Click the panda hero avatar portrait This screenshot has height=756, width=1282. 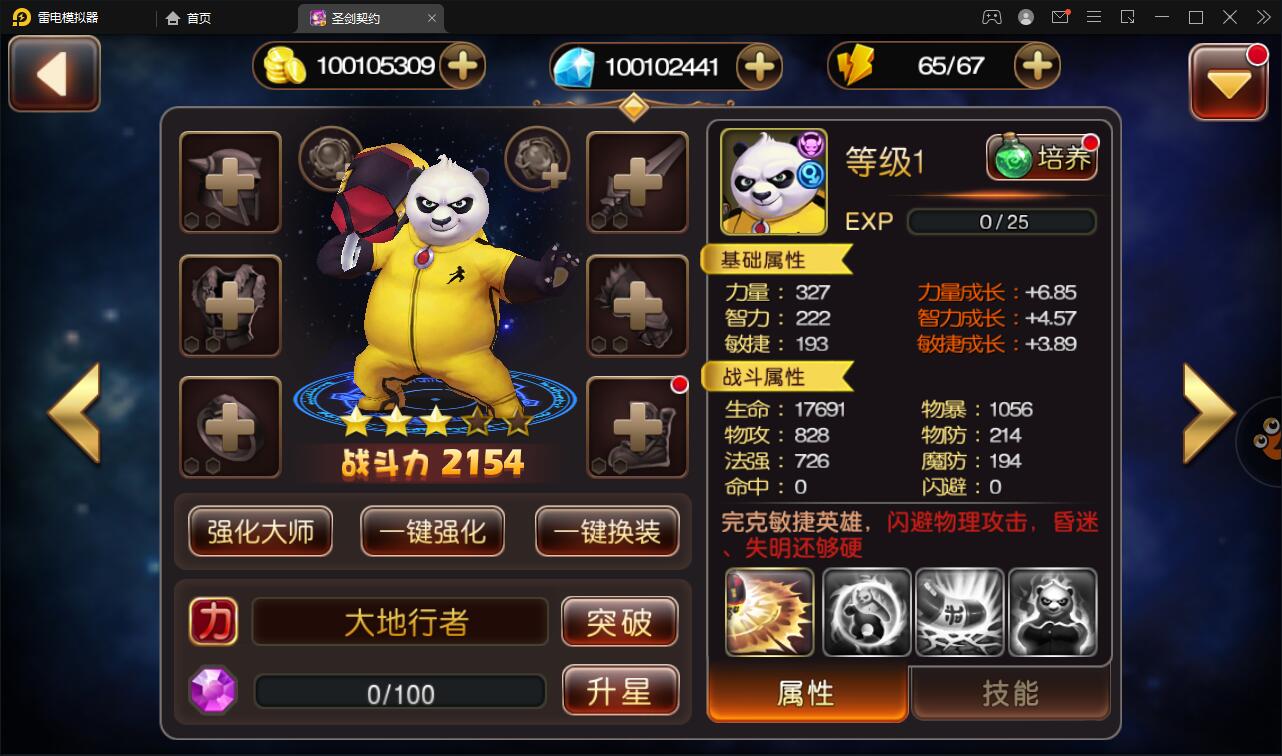pos(772,180)
